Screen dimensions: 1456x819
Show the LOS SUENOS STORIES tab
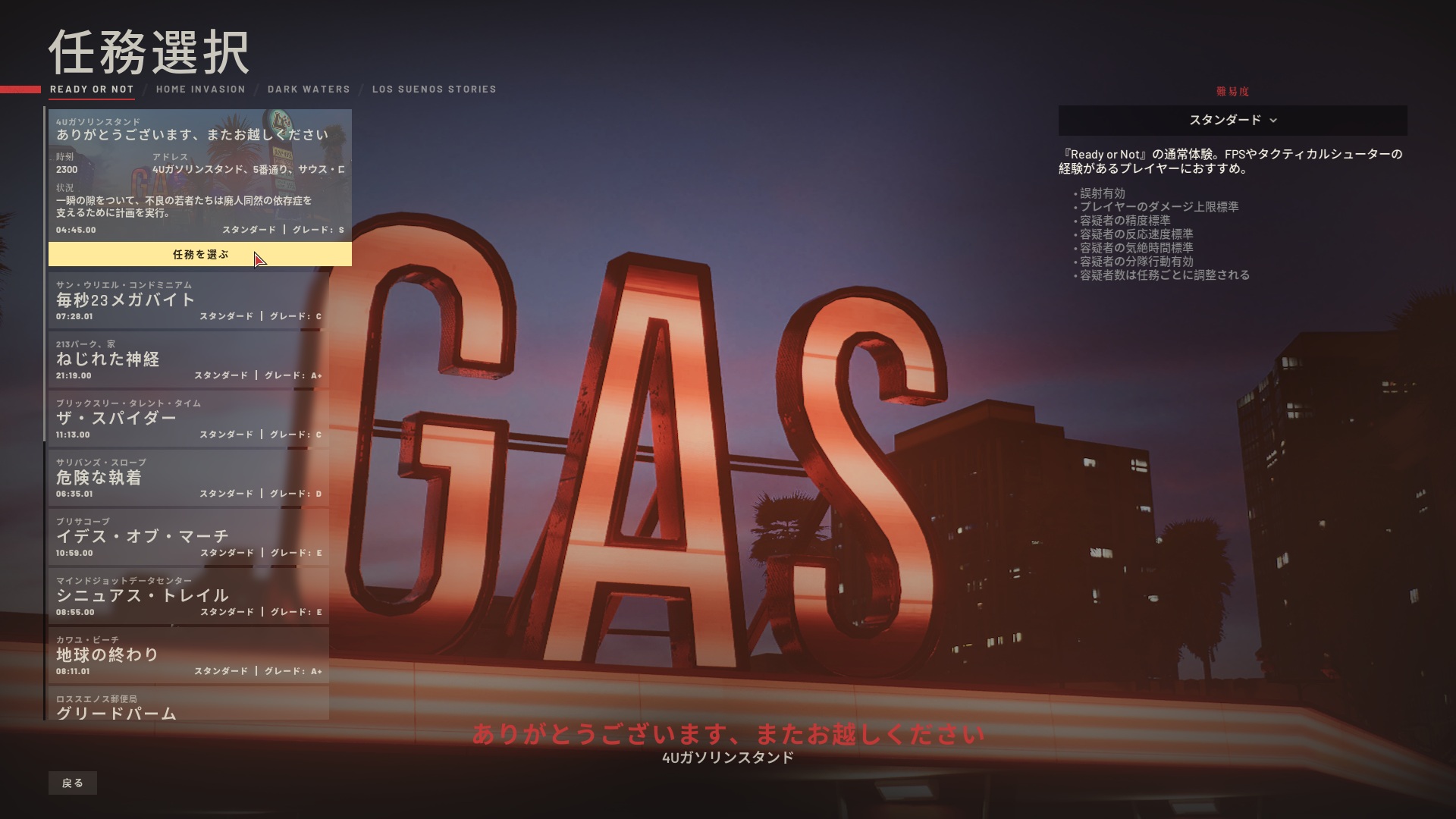[x=434, y=89]
